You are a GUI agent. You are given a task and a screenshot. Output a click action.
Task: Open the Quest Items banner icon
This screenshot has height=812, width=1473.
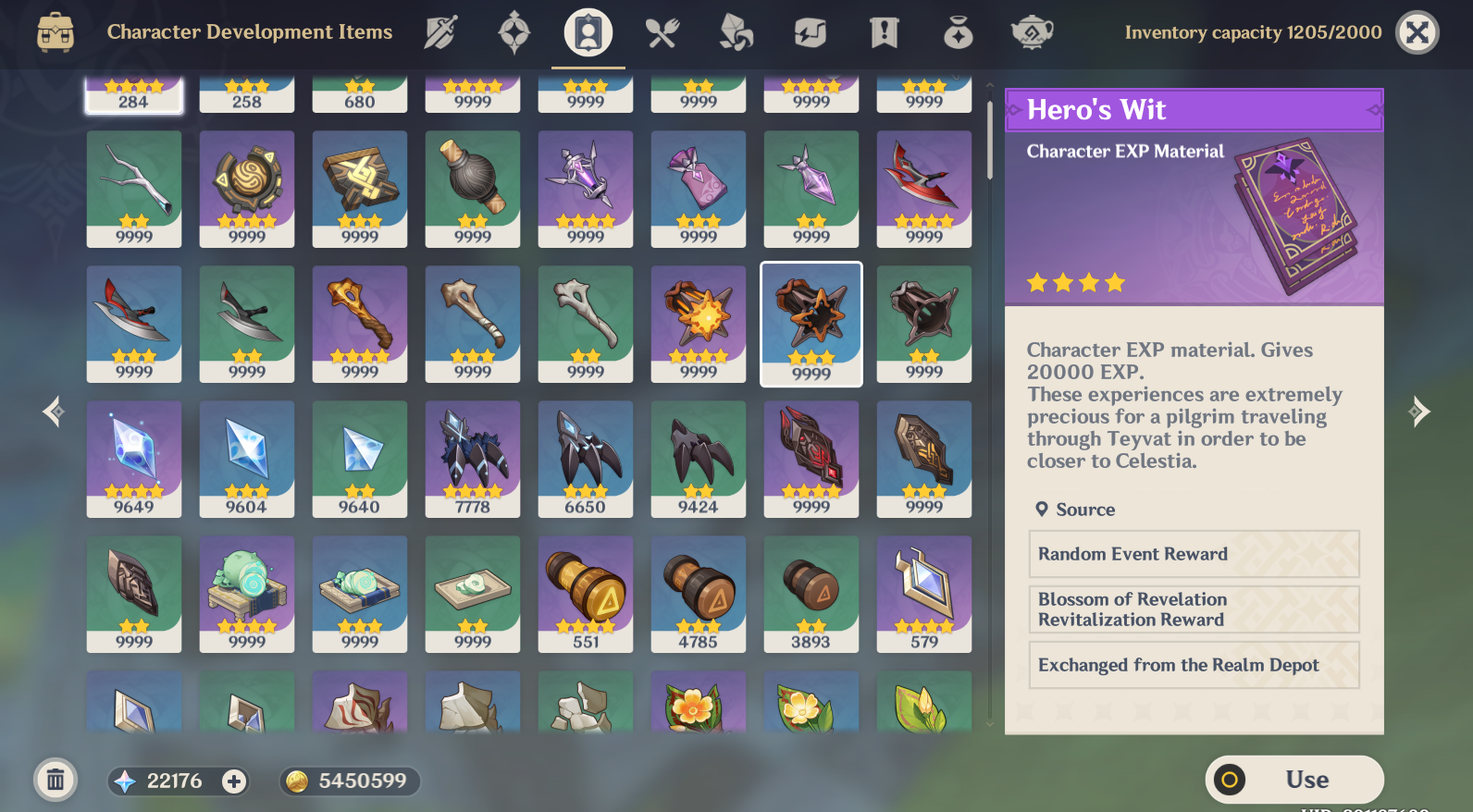[x=885, y=32]
